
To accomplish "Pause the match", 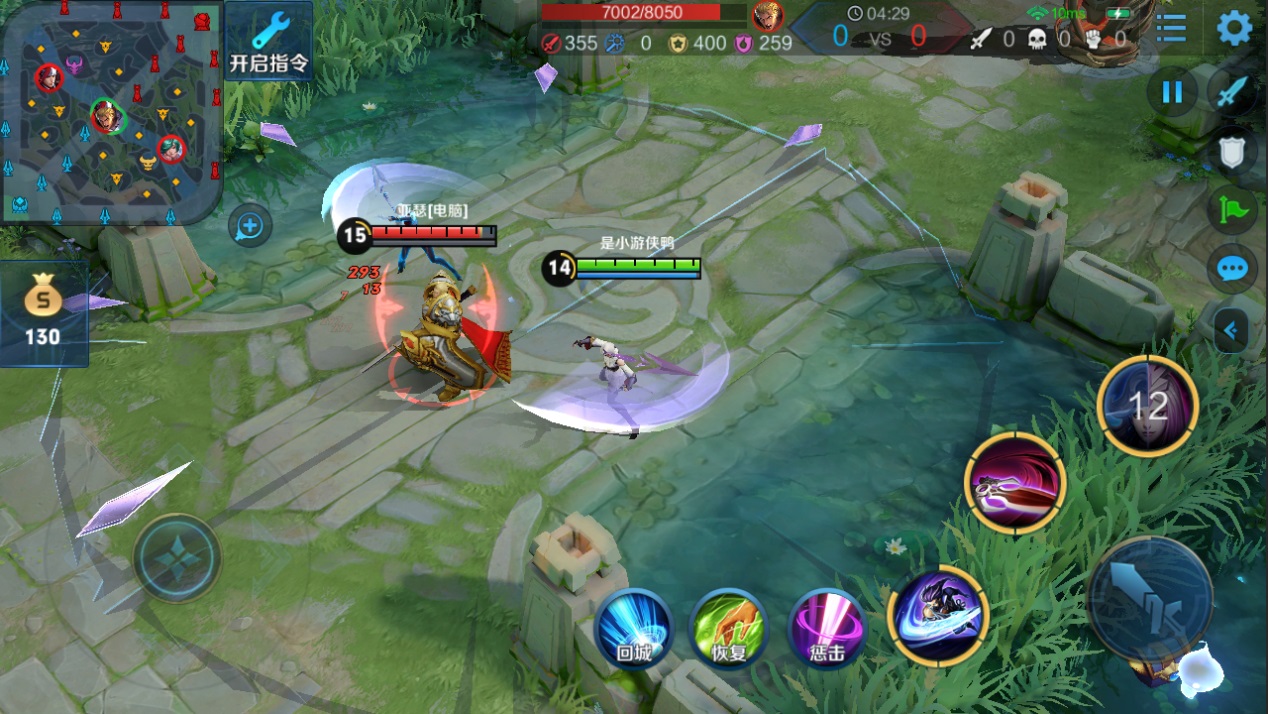I will (x=1172, y=93).
